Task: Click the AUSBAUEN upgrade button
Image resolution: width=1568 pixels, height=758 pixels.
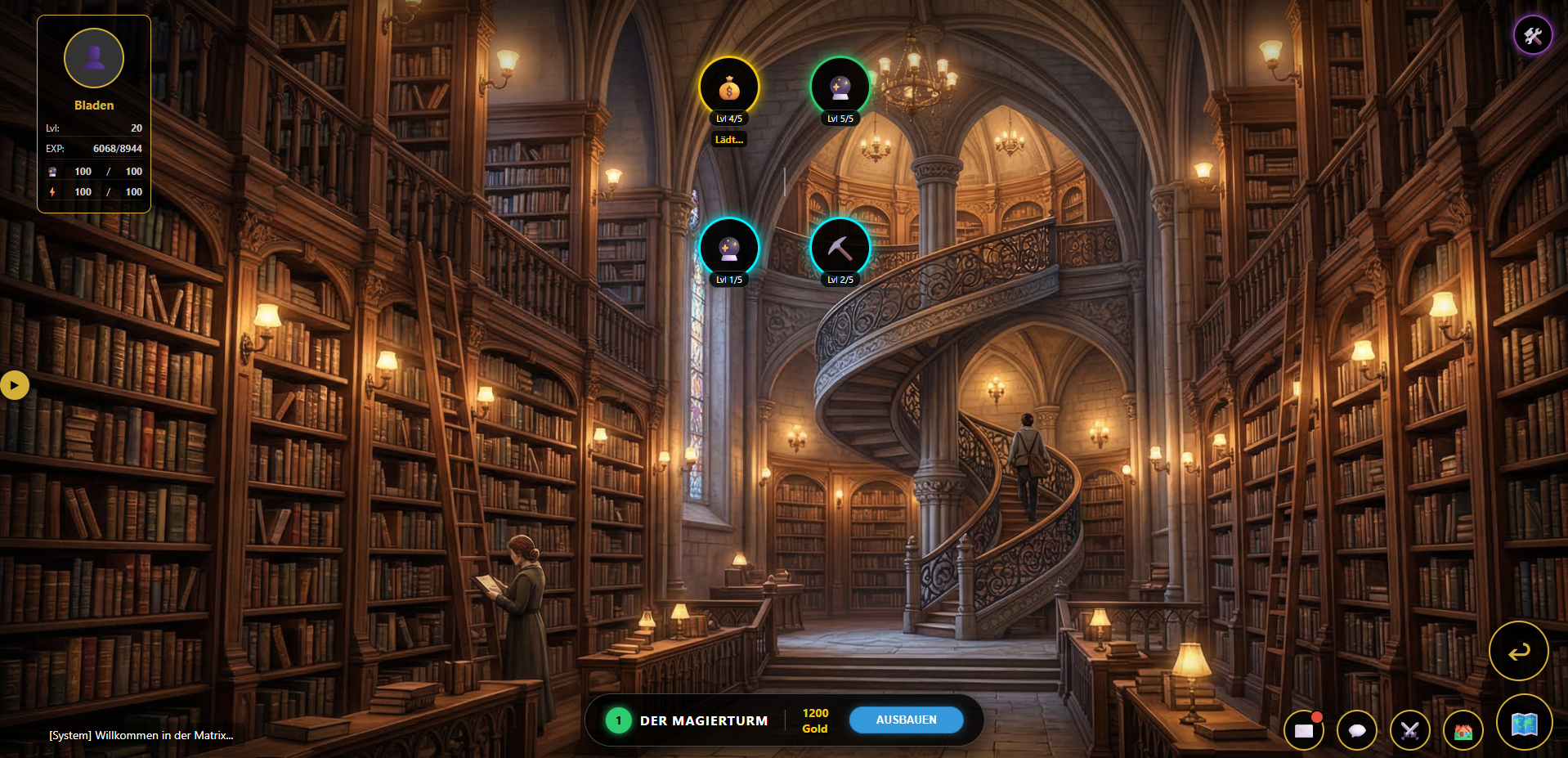Action: click(906, 720)
